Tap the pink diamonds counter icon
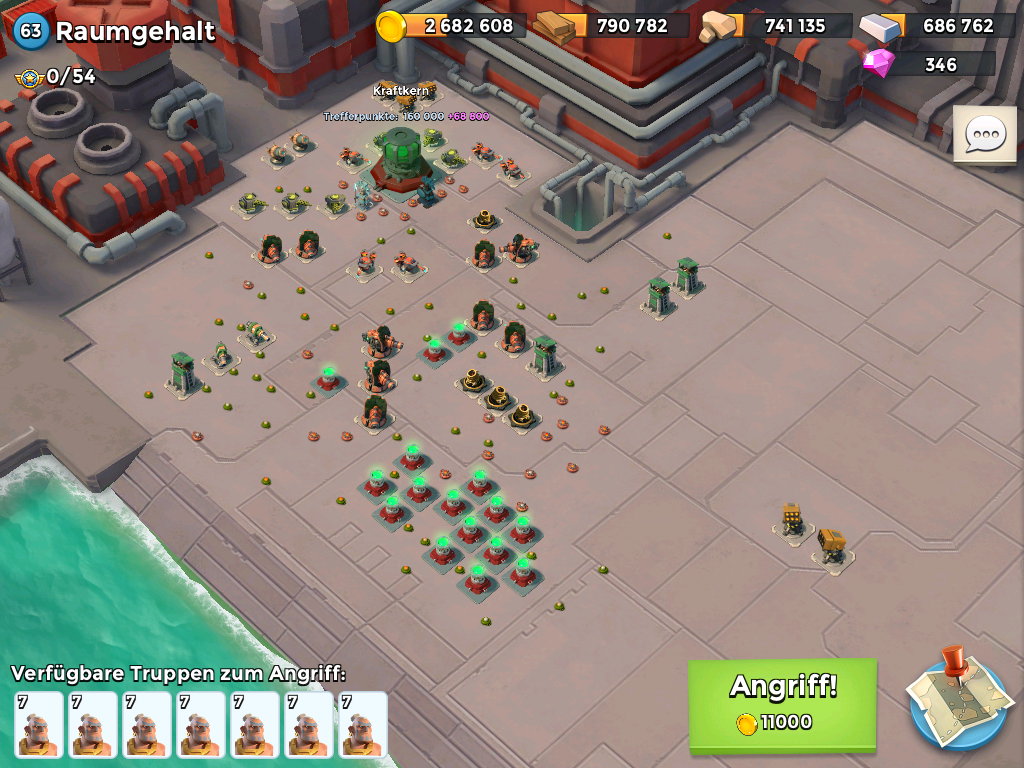 tap(879, 64)
